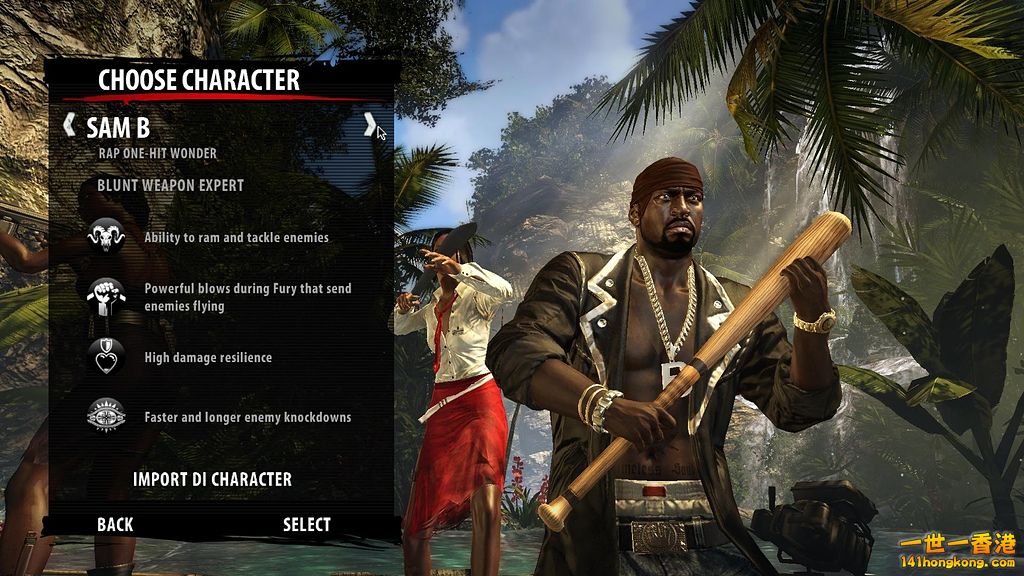Confirm Sam B with the Select button
Image resolution: width=1024 pixels, height=576 pixels.
(x=306, y=524)
